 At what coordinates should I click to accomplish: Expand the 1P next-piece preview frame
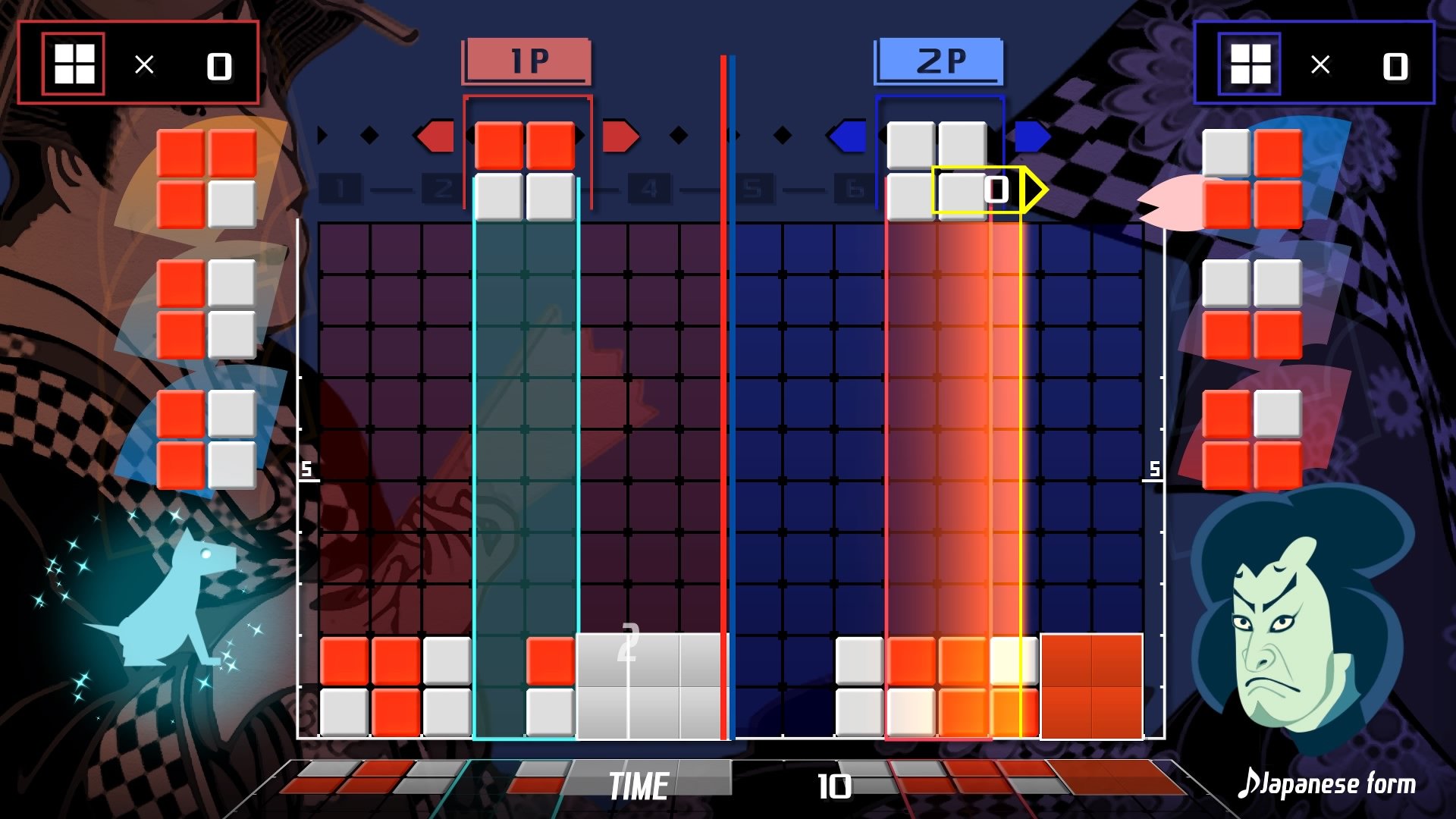526,152
